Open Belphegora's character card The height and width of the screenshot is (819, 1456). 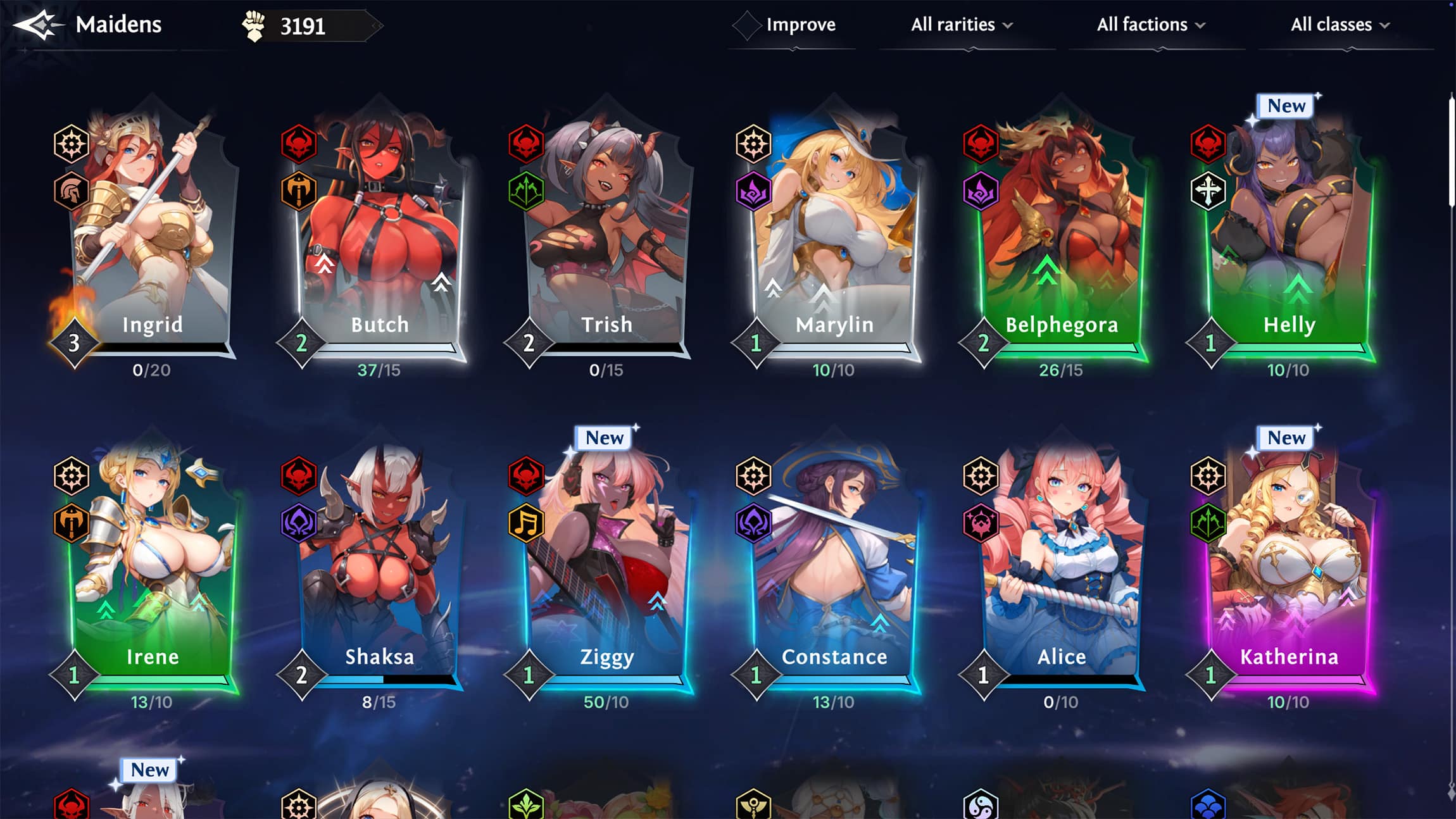(x=1058, y=234)
